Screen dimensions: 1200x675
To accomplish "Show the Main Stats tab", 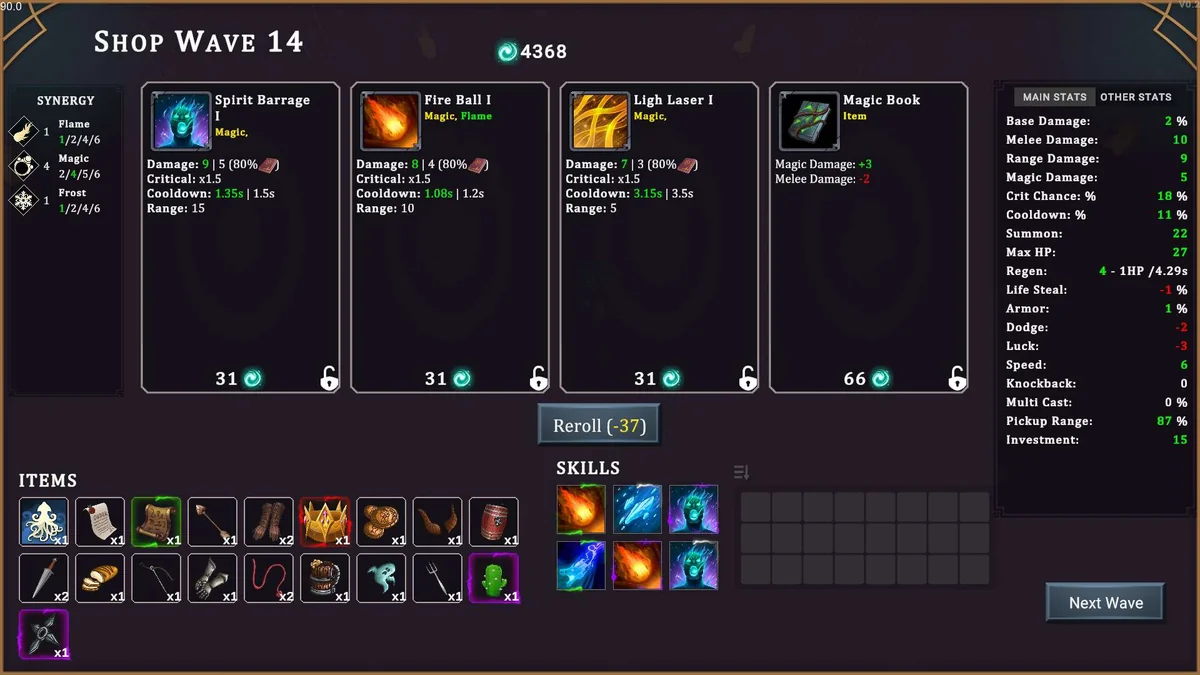I will (1054, 97).
